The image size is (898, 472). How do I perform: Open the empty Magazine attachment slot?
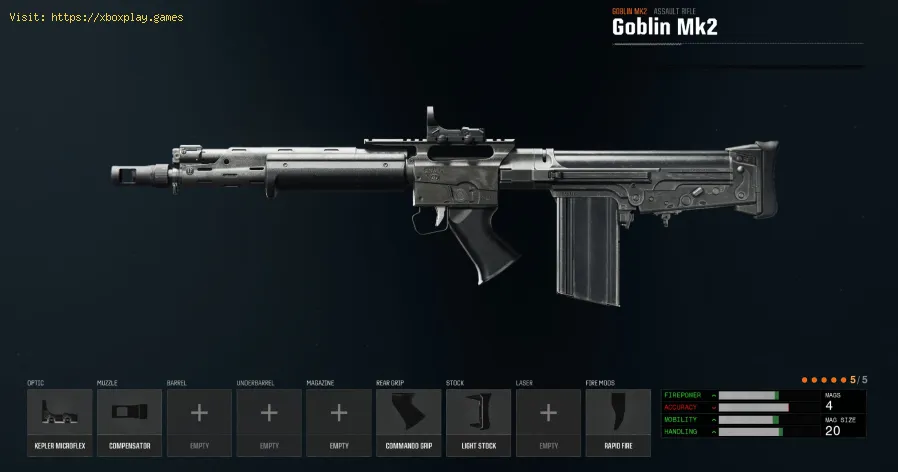(x=339, y=417)
